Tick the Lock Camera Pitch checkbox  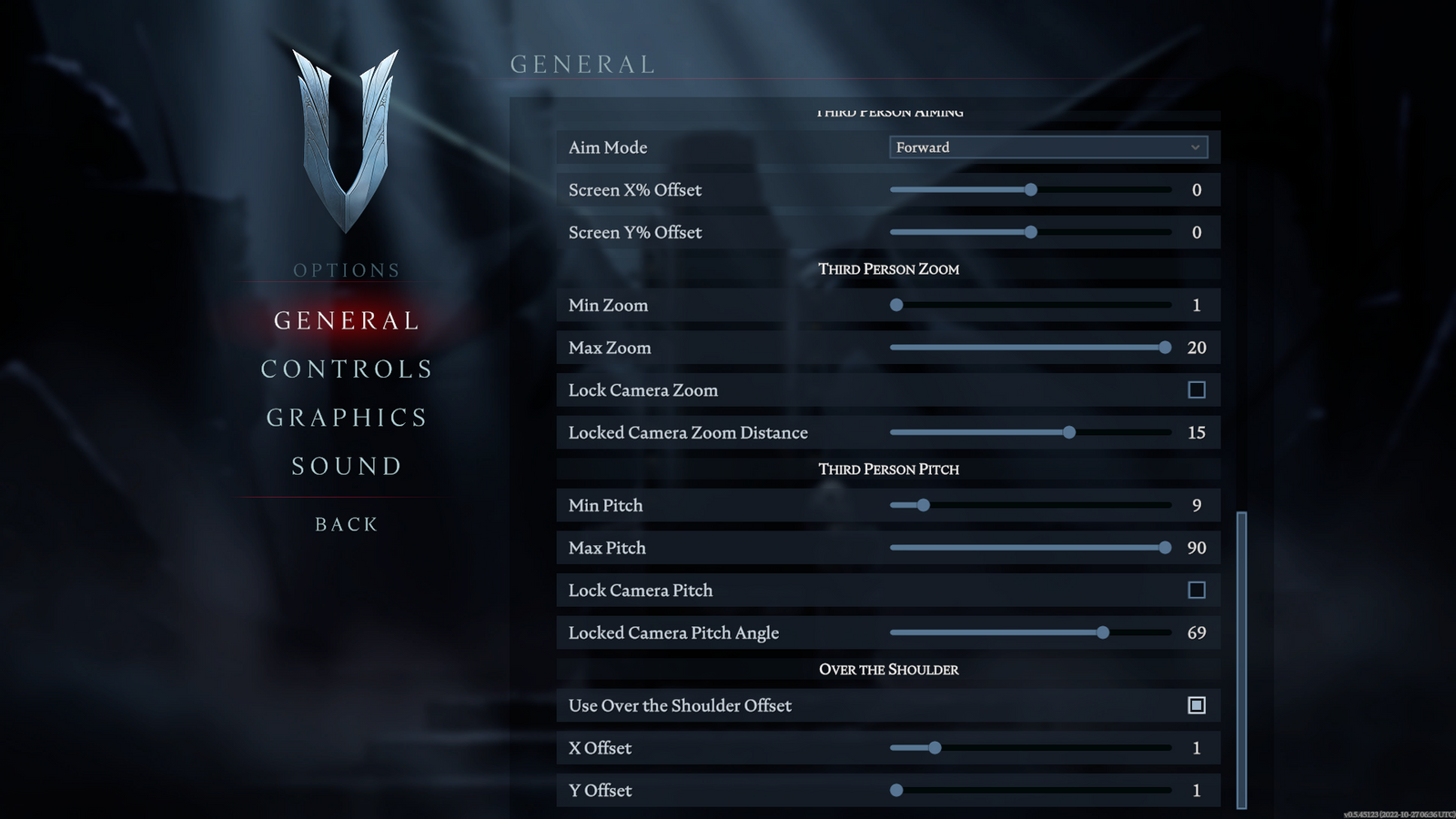click(x=1197, y=591)
